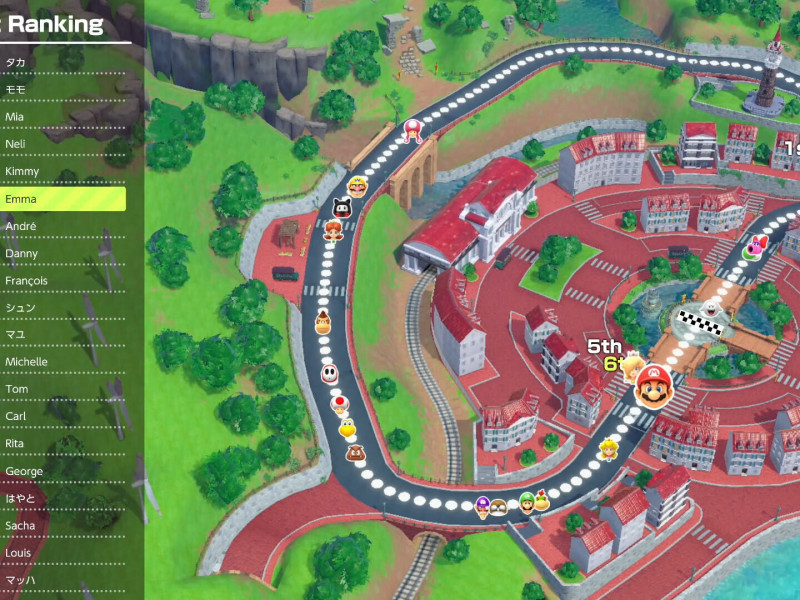Select the タカ ranking row

(62, 62)
